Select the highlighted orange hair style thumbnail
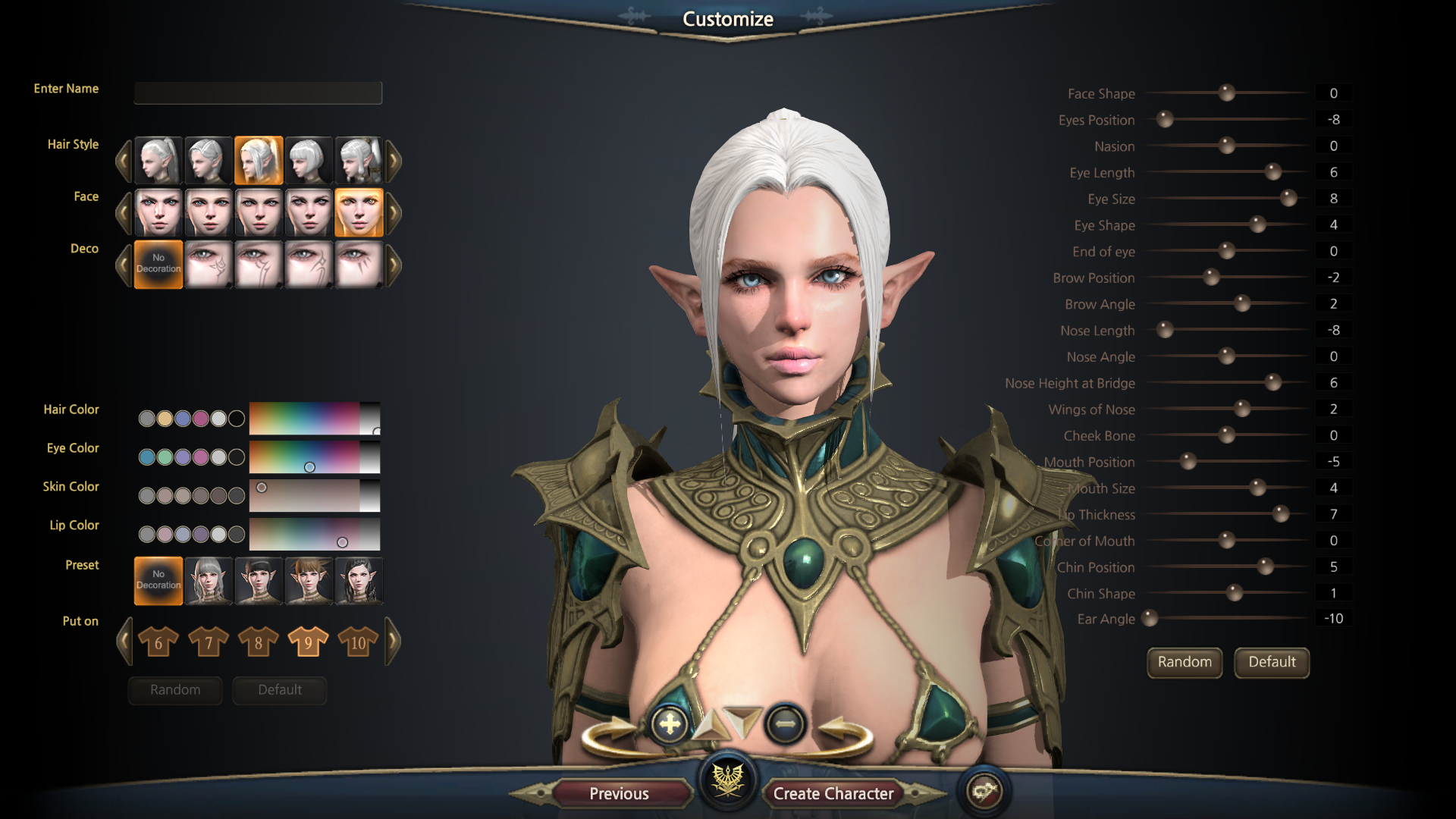Viewport: 1456px width, 819px height. [x=259, y=160]
